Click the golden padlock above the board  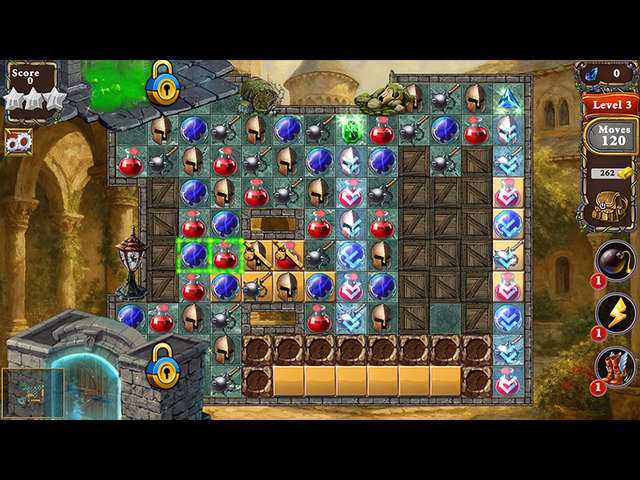click(x=162, y=83)
